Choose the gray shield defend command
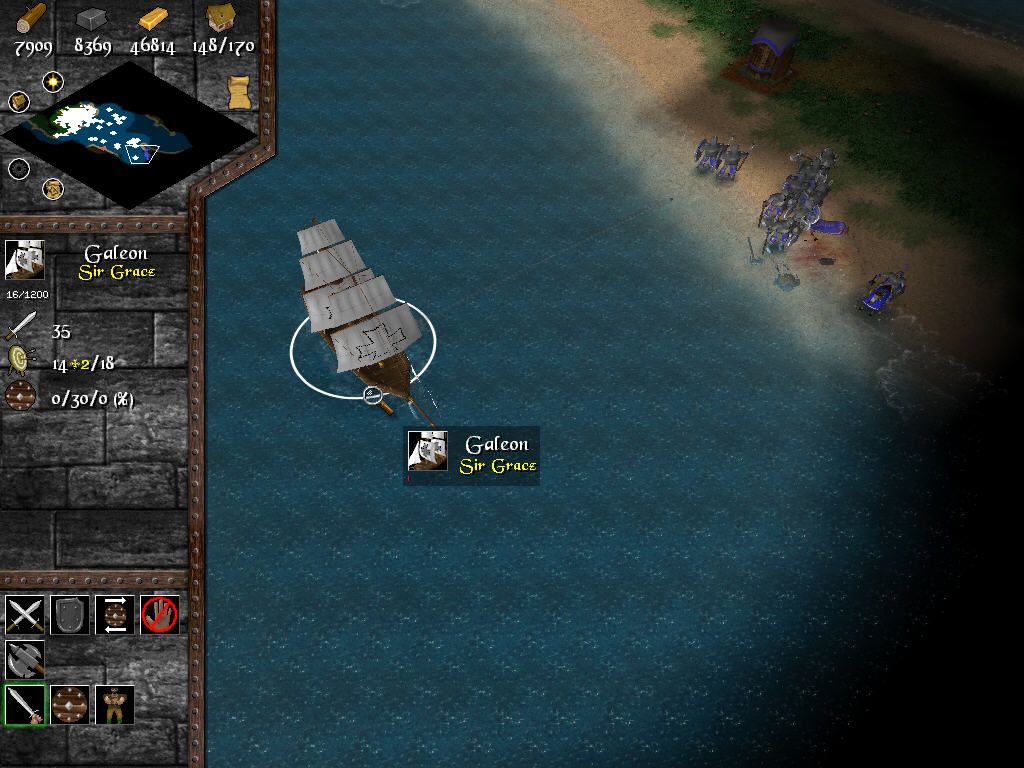This screenshot has width=1024, height=768. tap(69, 614)
